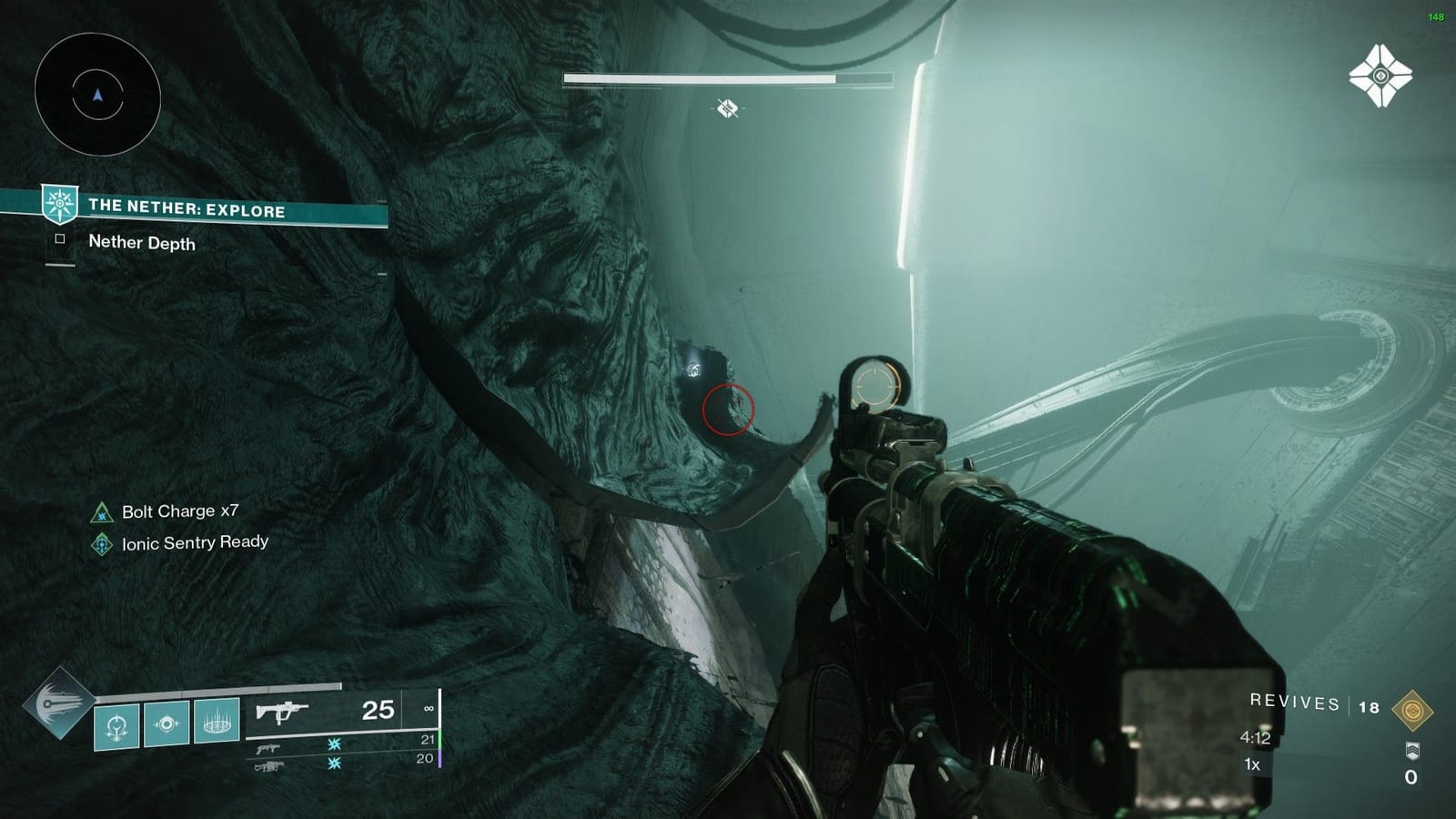Click the 1x multiplier label
Image resolution: width=1456 pixels, height=819 pixels.
[1251, 764]
